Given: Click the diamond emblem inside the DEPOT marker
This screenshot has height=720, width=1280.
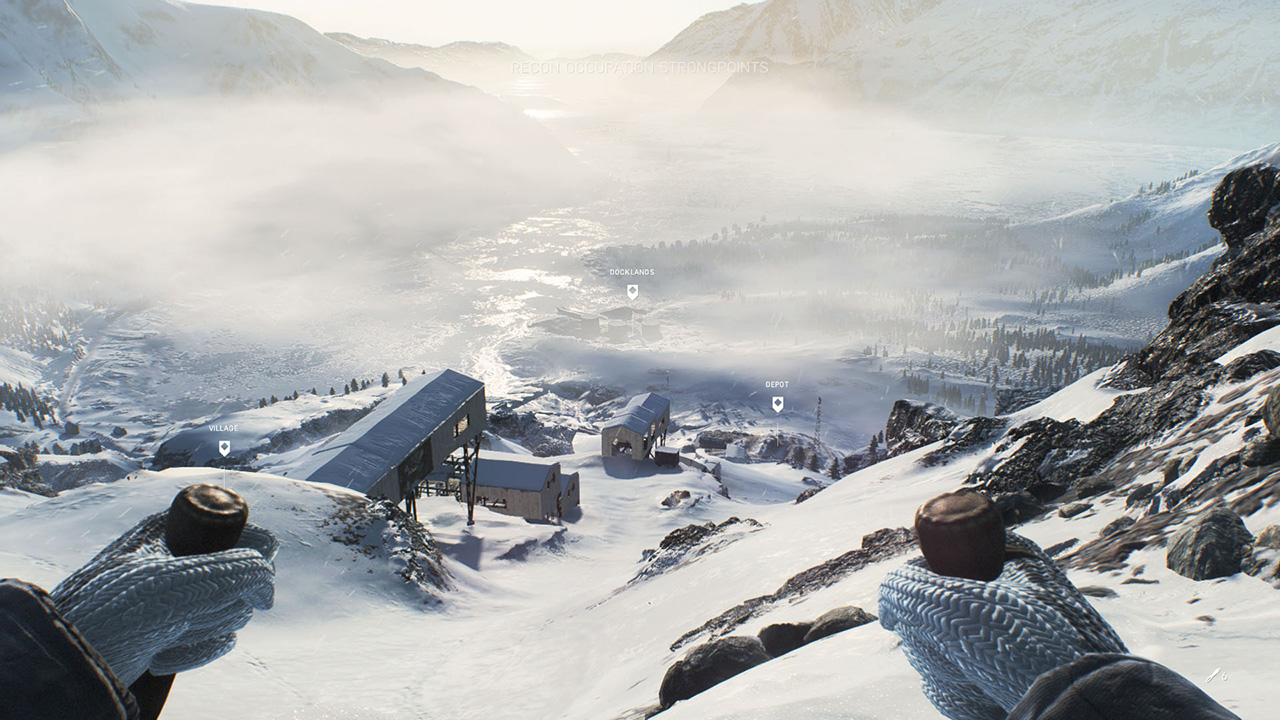Looking at the screenshot, I should click(x=778, y=402).
